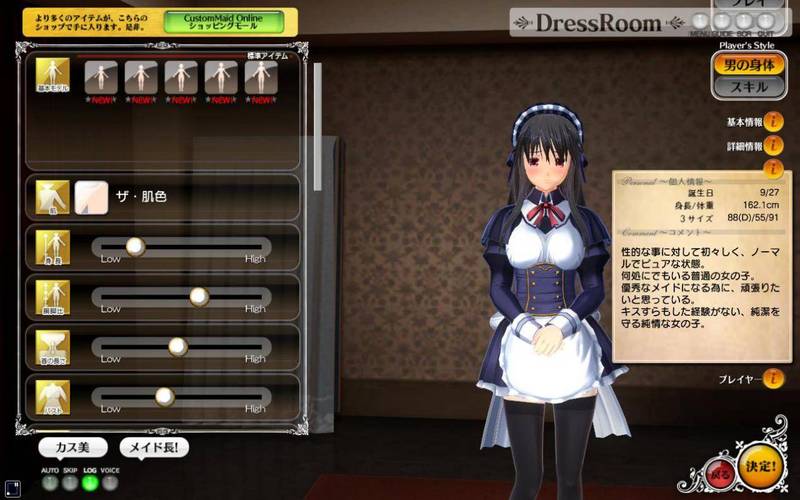Switch to the スキル tab
This screenshot has height=500, width=800.
(749, 88)
